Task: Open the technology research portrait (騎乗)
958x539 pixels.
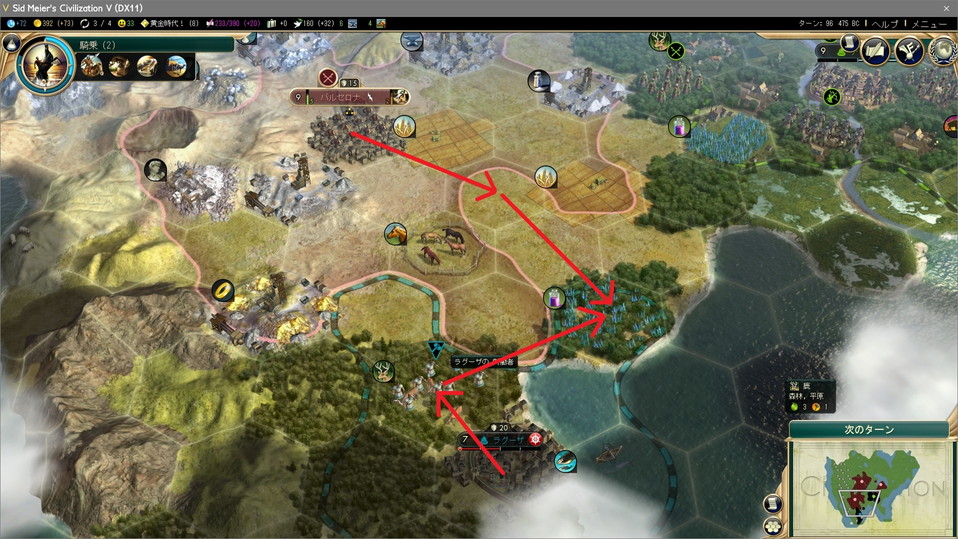Action: point(45,64)
